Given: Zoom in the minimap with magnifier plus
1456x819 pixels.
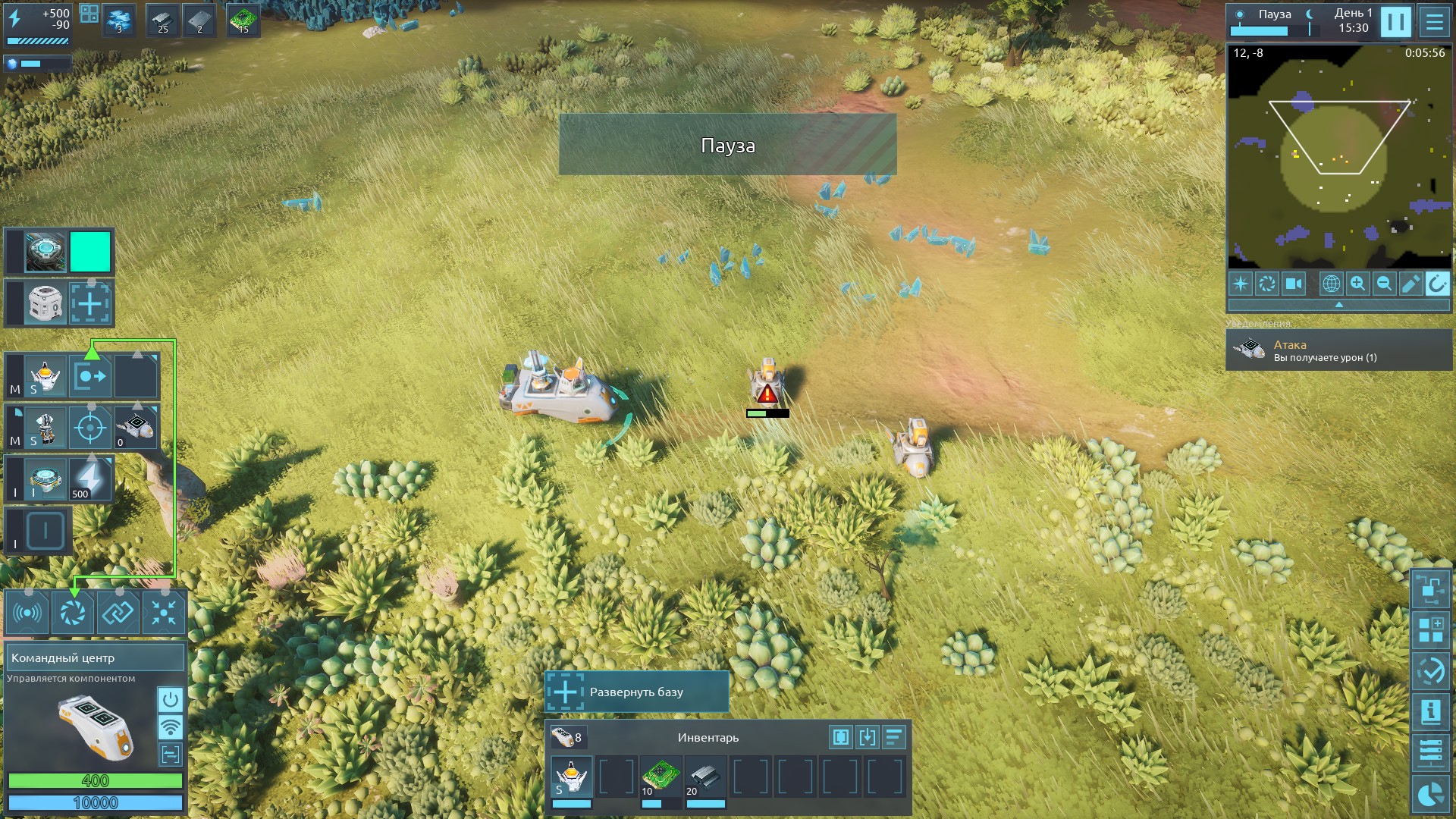Looking at the screenshot, I should point(1357,284).
